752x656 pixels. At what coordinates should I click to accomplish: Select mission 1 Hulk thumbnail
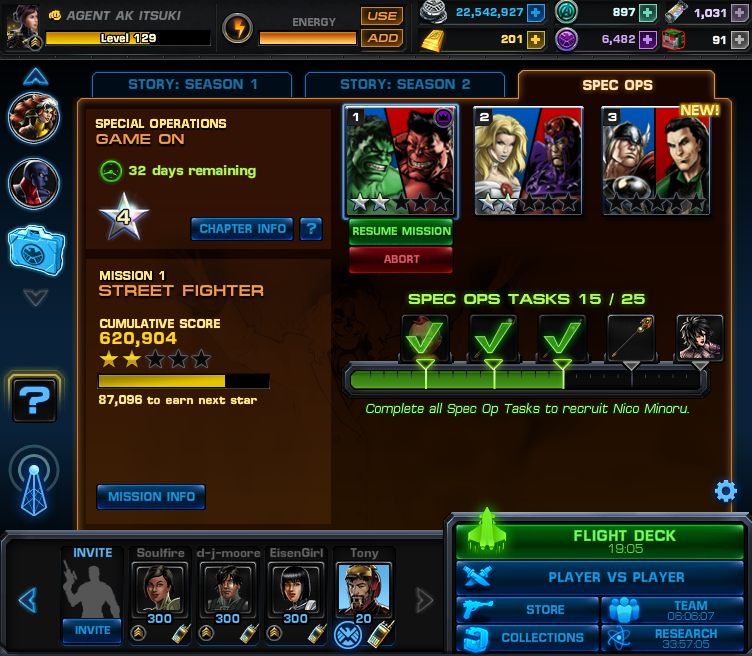click(400, 160)
